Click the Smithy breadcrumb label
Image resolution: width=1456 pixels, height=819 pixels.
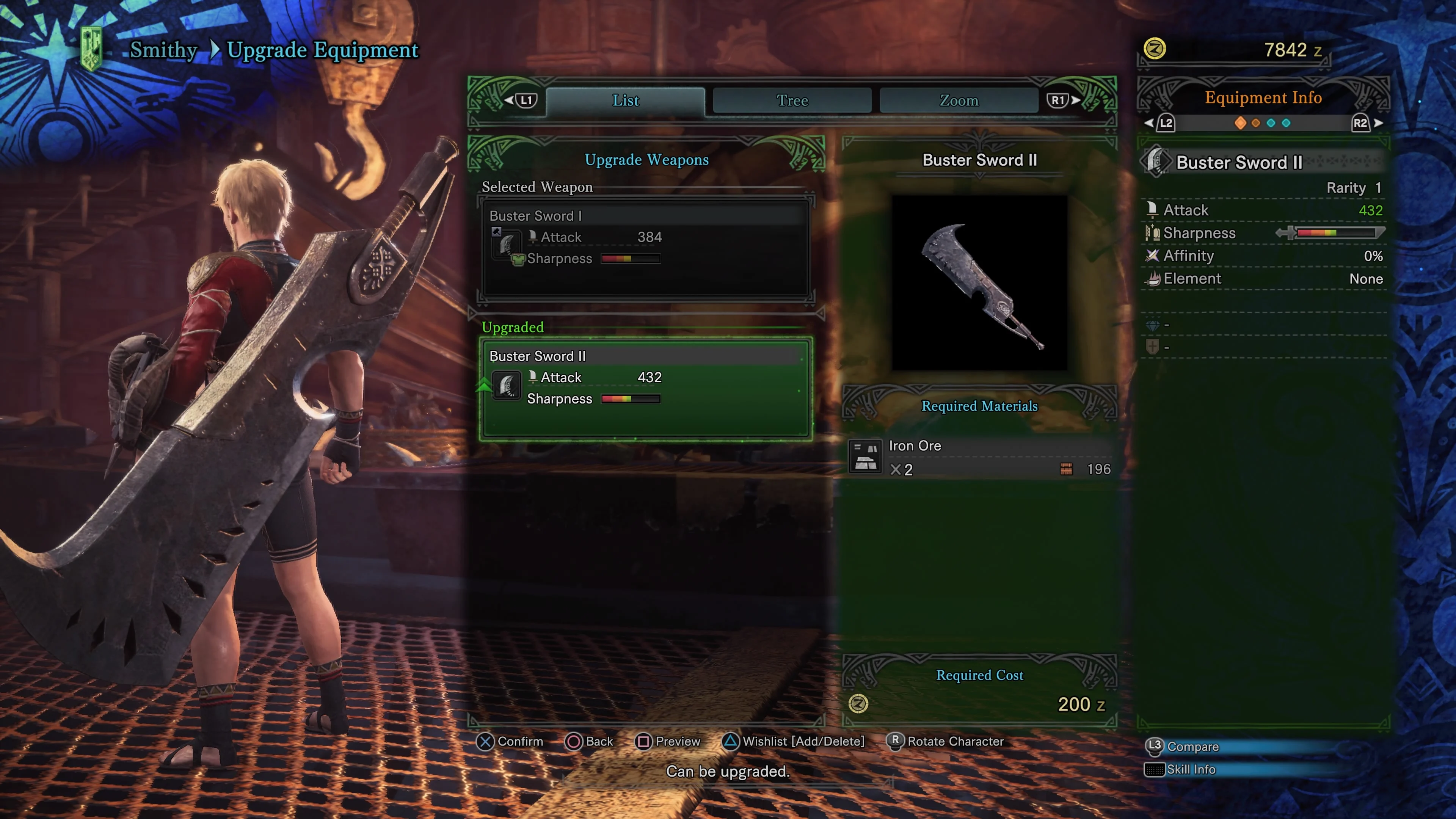[x=163, y=50]
